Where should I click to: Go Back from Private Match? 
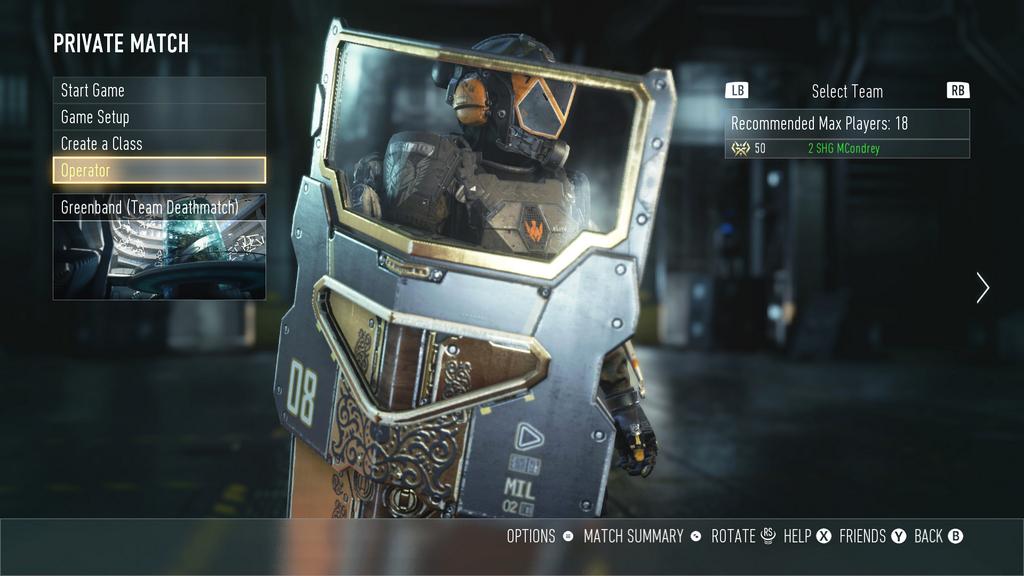pyautogui.click(x=937, y=536)
